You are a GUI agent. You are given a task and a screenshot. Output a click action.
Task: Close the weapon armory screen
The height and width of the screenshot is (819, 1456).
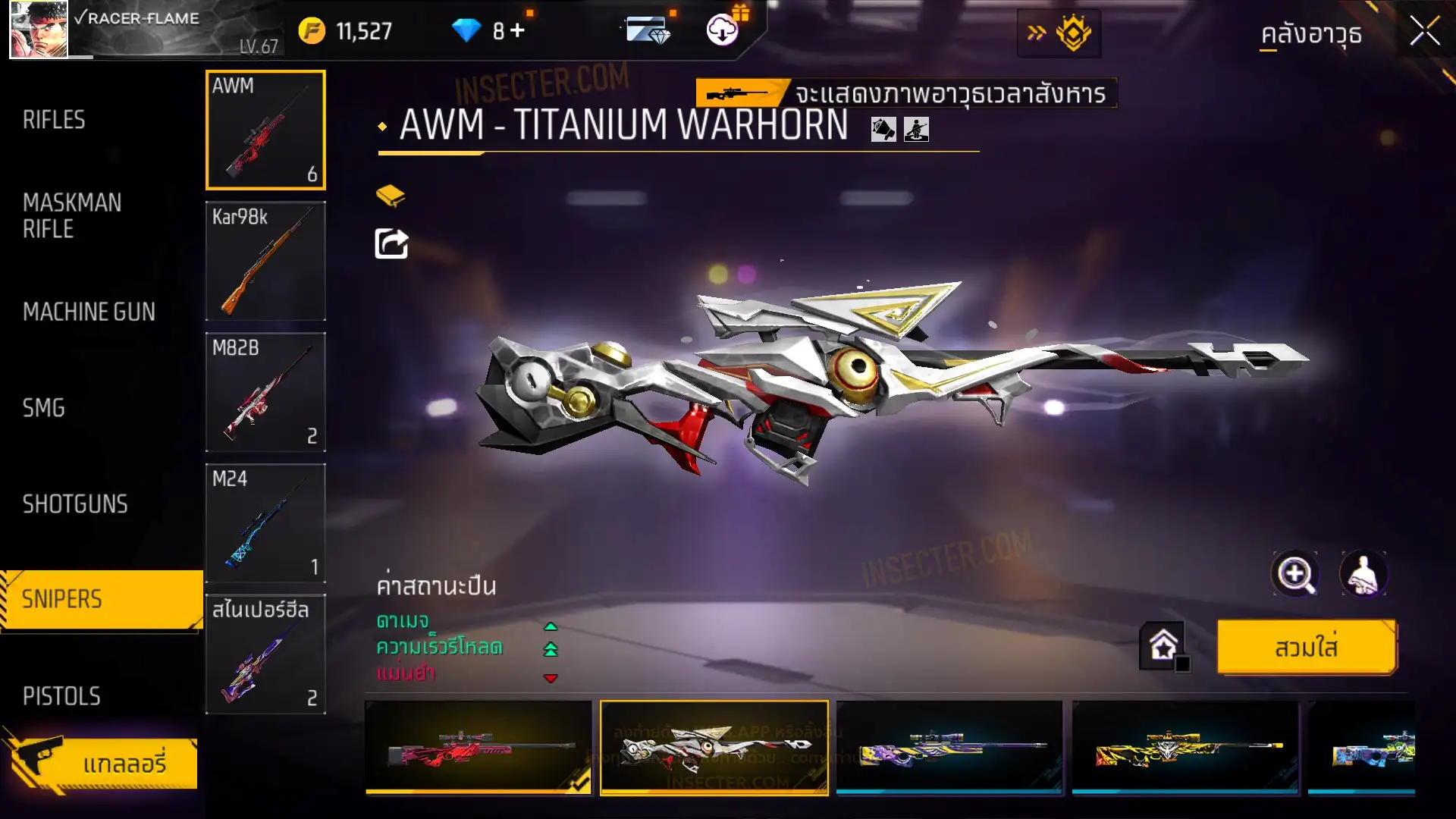pyautogui.click(x=1424, y=32)
